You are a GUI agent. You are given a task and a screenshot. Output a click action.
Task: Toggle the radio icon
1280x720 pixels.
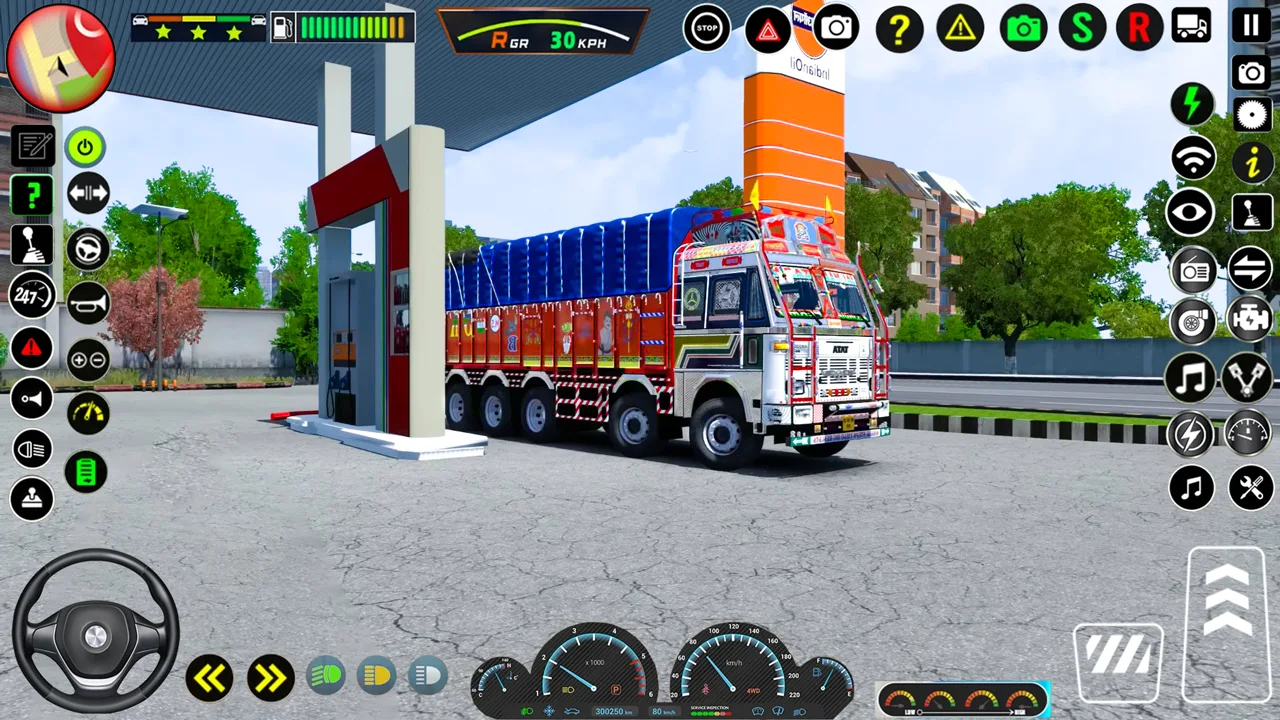(x=1192, y=270)
